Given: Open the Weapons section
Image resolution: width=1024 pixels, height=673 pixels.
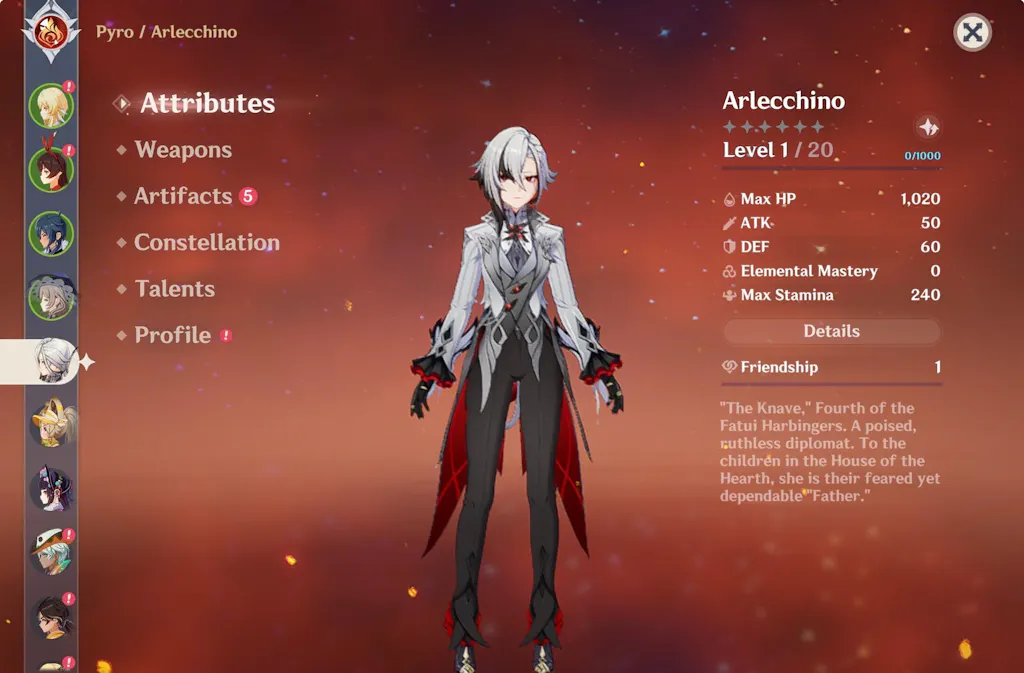Looking at the screenshot, I should 183,150.
